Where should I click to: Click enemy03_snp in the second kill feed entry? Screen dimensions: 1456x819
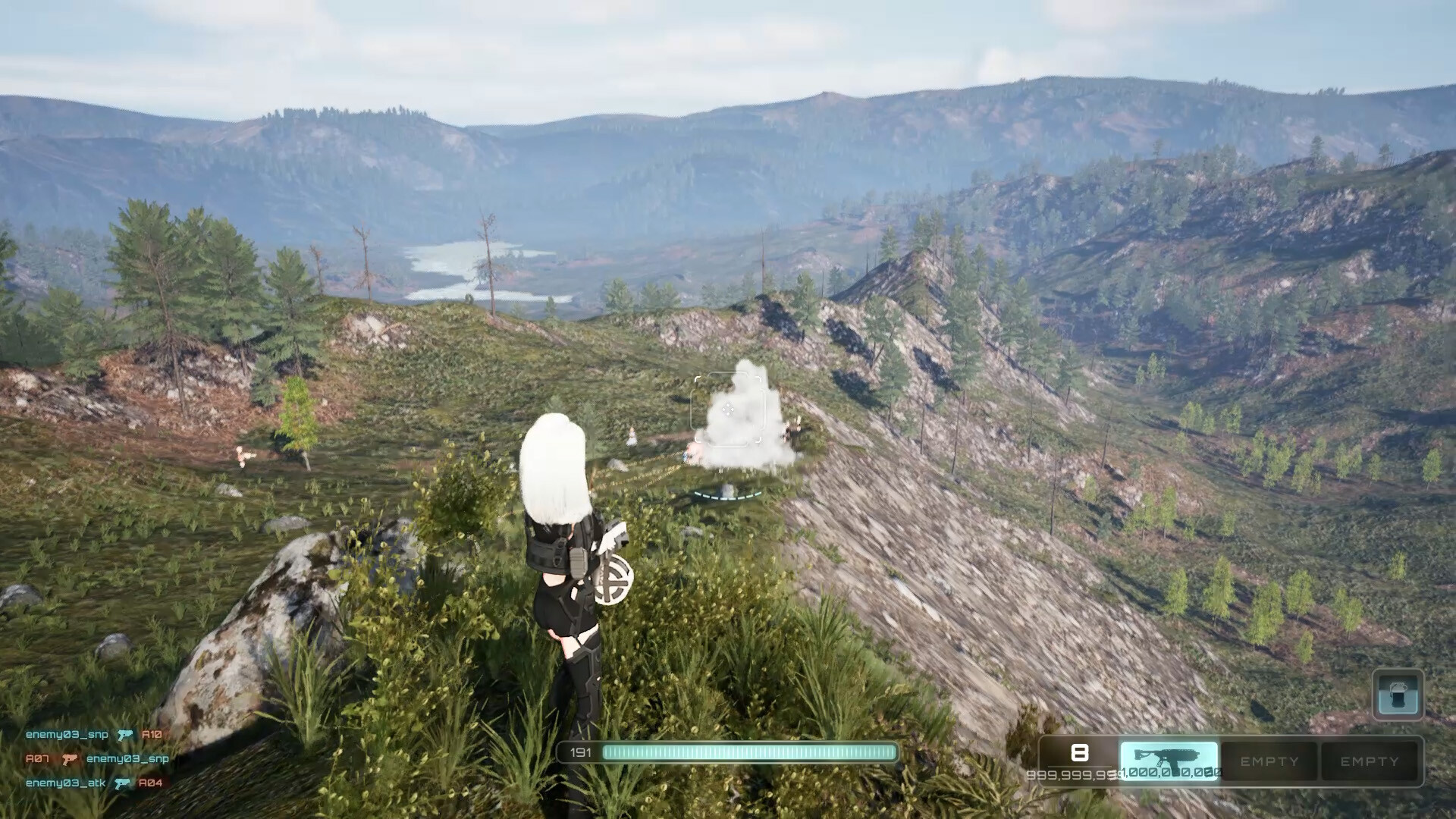pos(127,759)
